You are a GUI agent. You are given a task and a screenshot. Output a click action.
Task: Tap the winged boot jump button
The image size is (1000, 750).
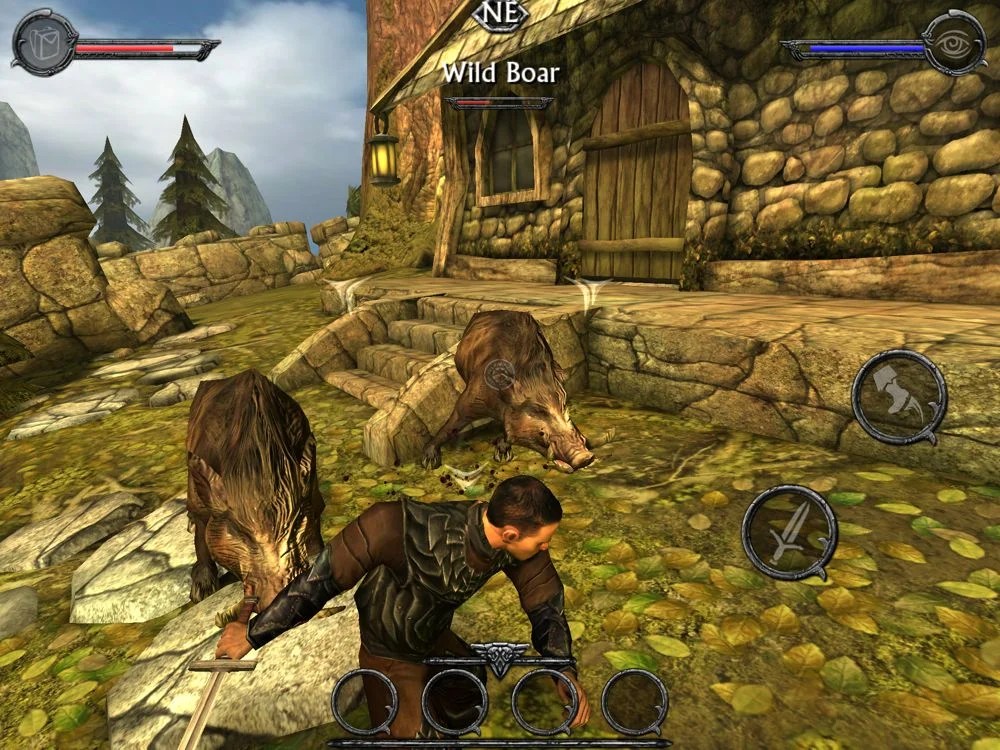pyautogui.click(x=898, y=396)
